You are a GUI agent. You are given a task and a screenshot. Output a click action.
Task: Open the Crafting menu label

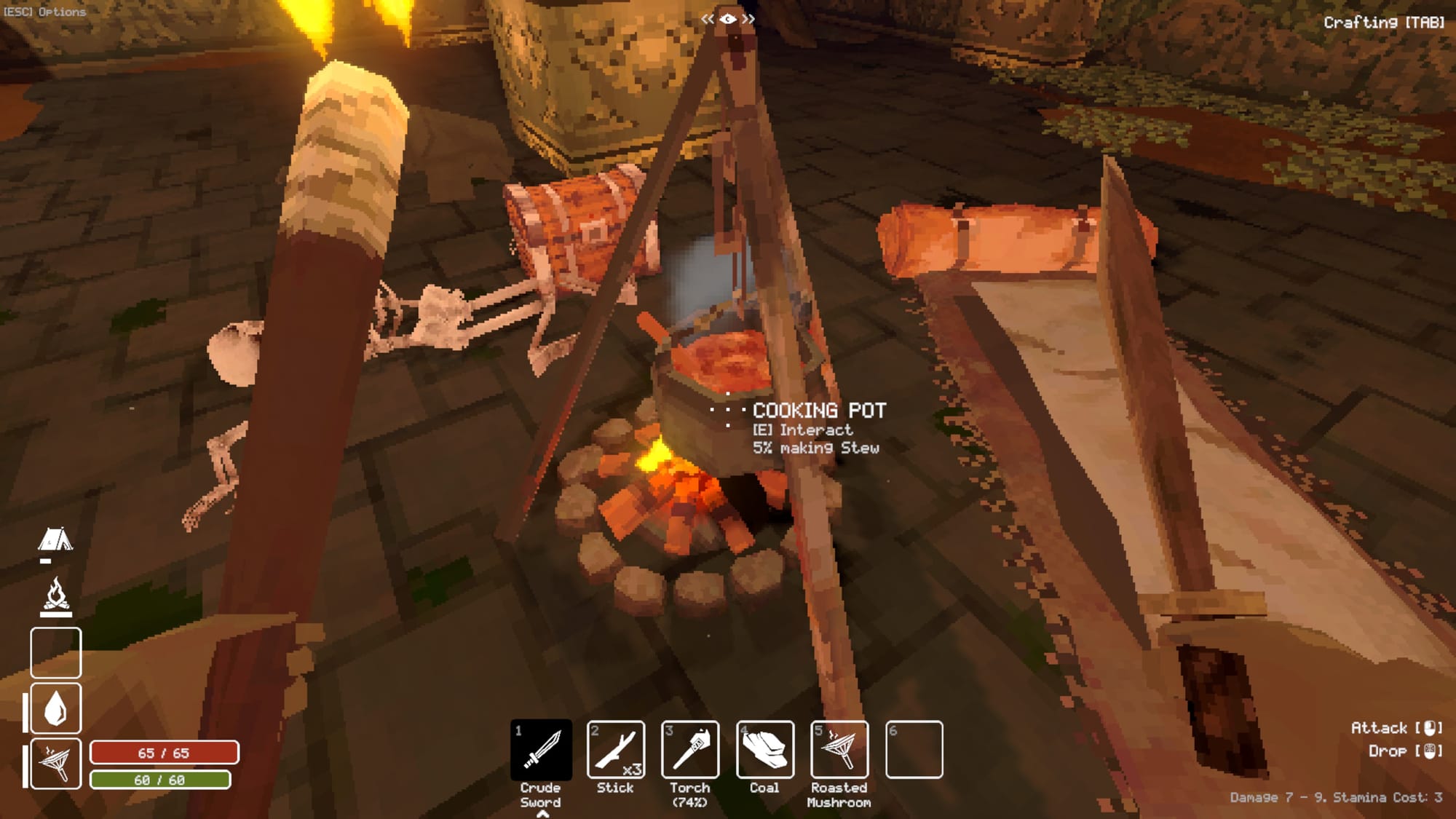click(1383, 23)
